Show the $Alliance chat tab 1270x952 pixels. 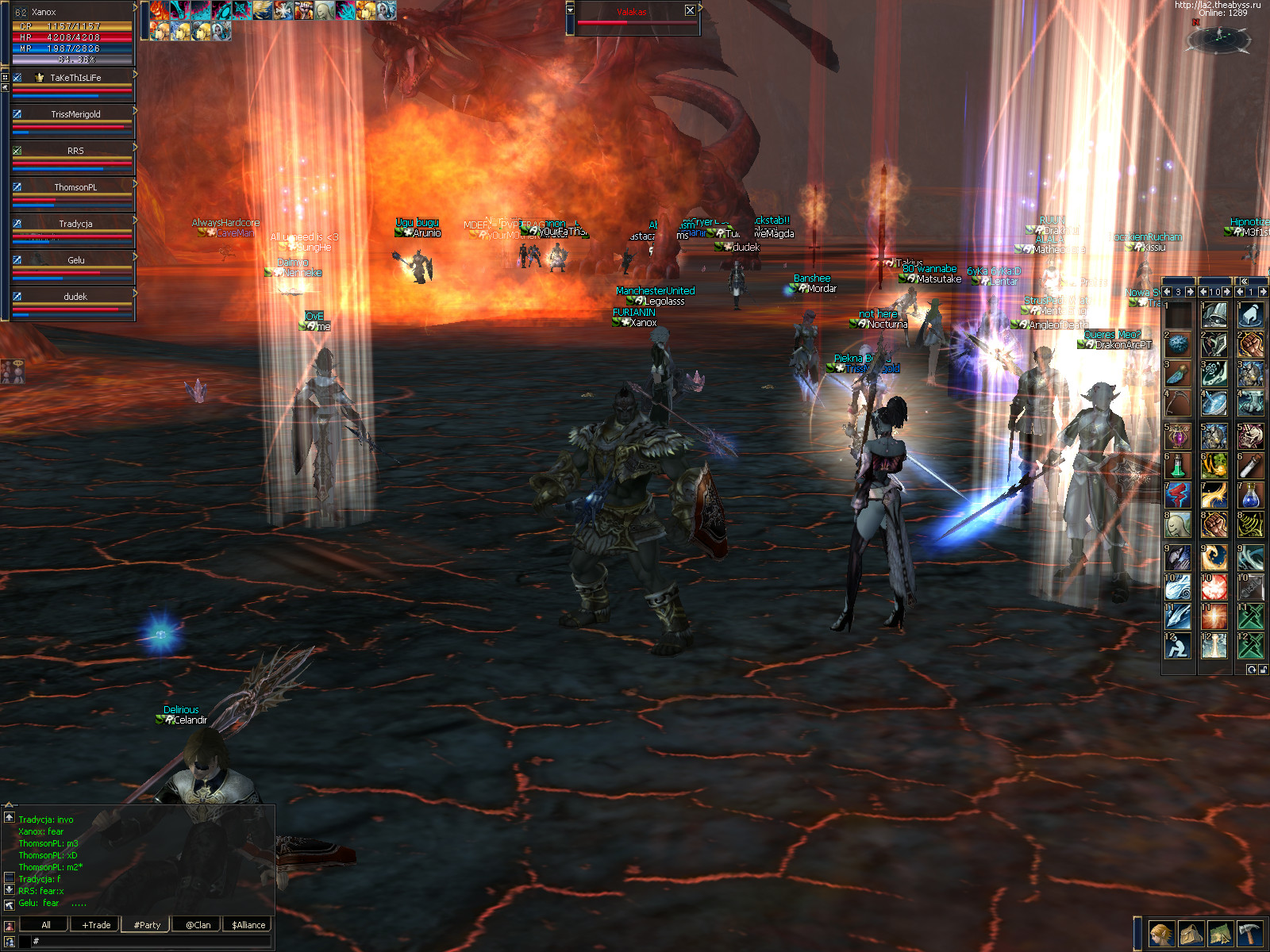(248, 925)
